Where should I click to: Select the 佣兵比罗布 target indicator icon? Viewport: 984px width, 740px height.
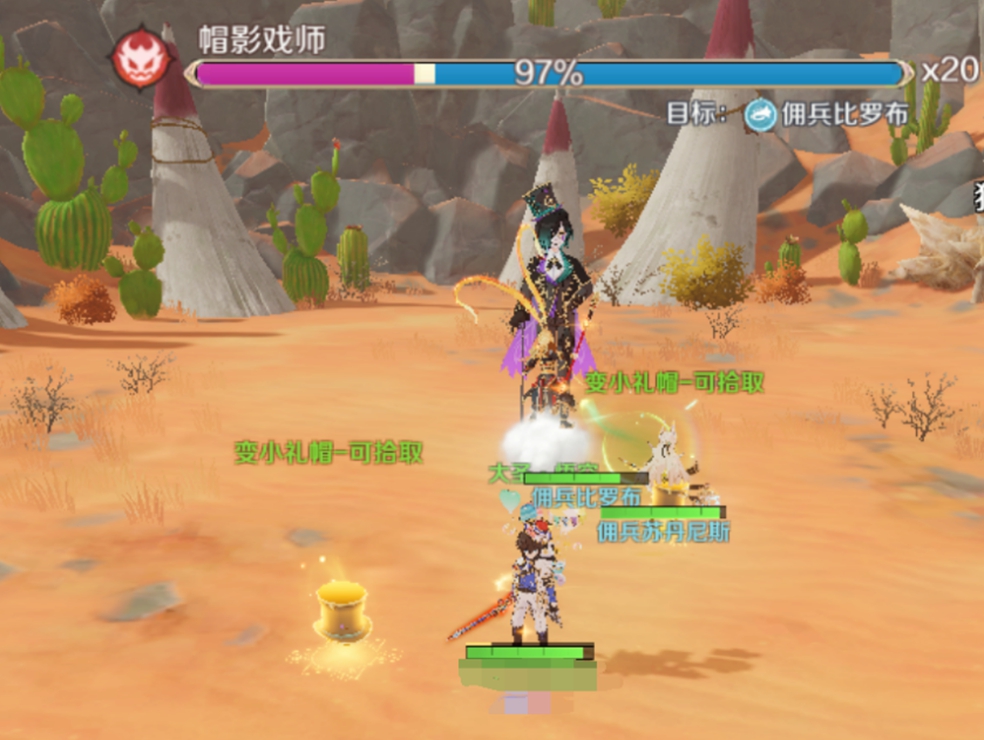pyautogui.click(x=761, y=115)
